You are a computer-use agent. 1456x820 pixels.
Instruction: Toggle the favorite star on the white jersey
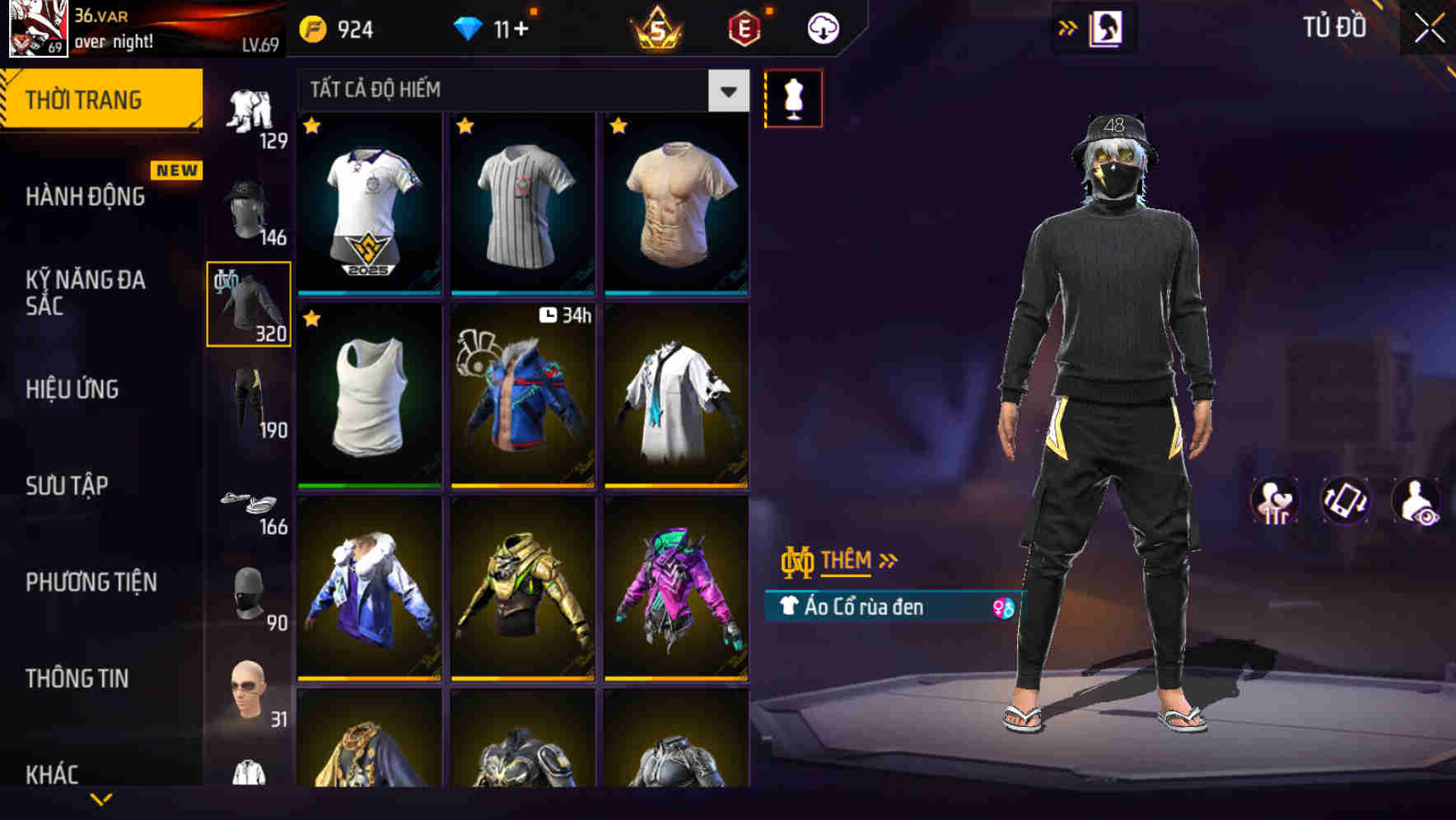pyautogui.click(x=311, y=124)
